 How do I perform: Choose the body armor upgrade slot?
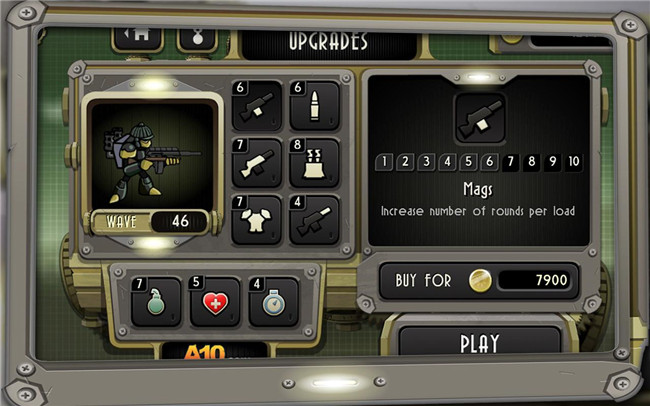[x=256, y=220]
